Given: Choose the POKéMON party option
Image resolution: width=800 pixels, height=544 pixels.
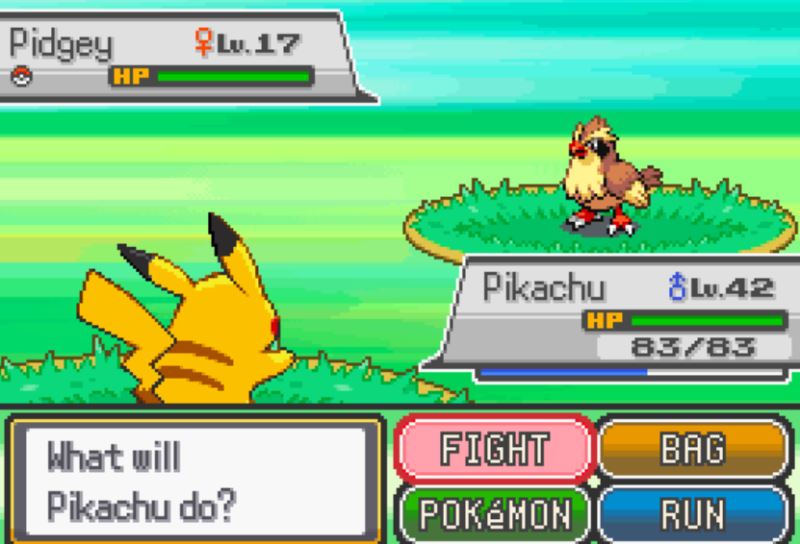Looking at the screenshot, I should (494, 514).
